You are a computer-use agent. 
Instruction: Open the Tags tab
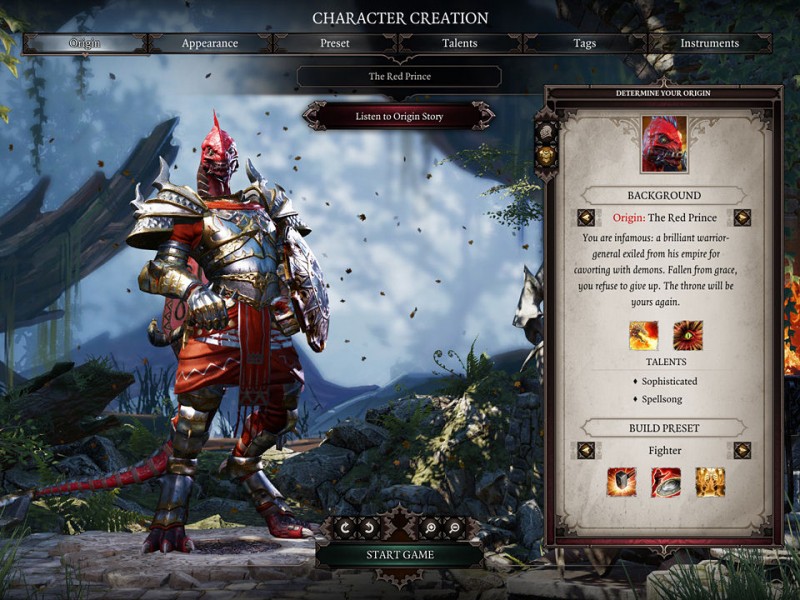pyautogui.click(x=585, y=43)
